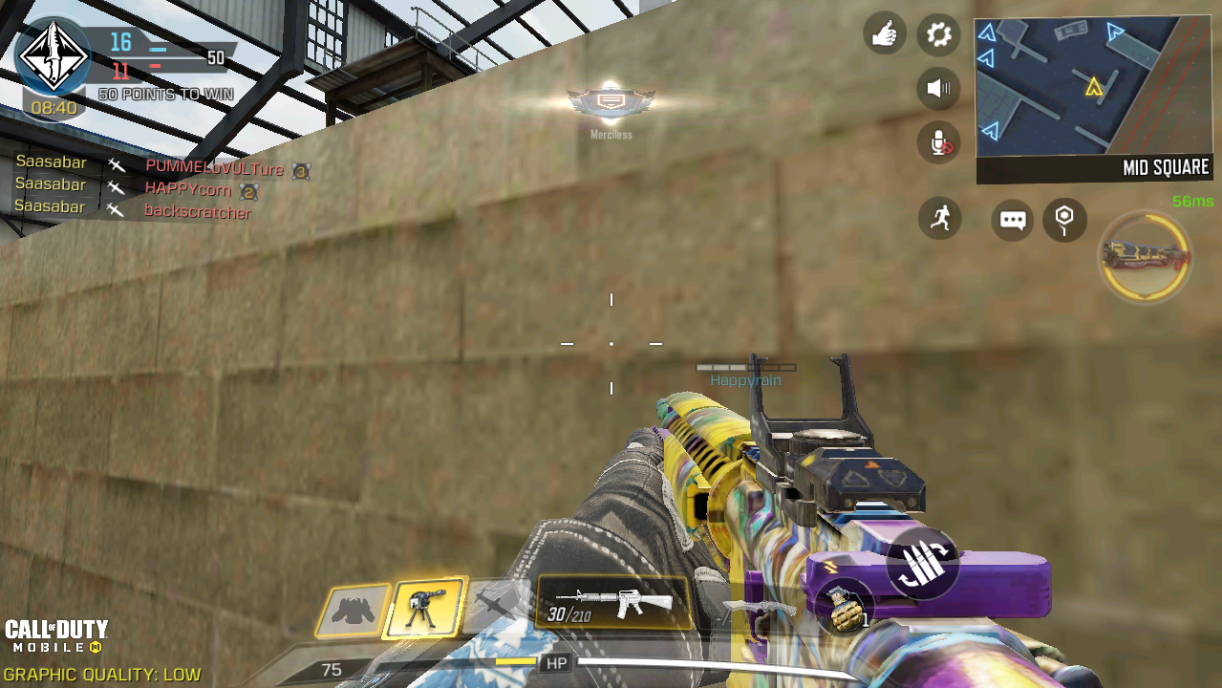1222x688 pixels.
Task: Tap the thumbs-up like button
Action: tap(884, 35)
